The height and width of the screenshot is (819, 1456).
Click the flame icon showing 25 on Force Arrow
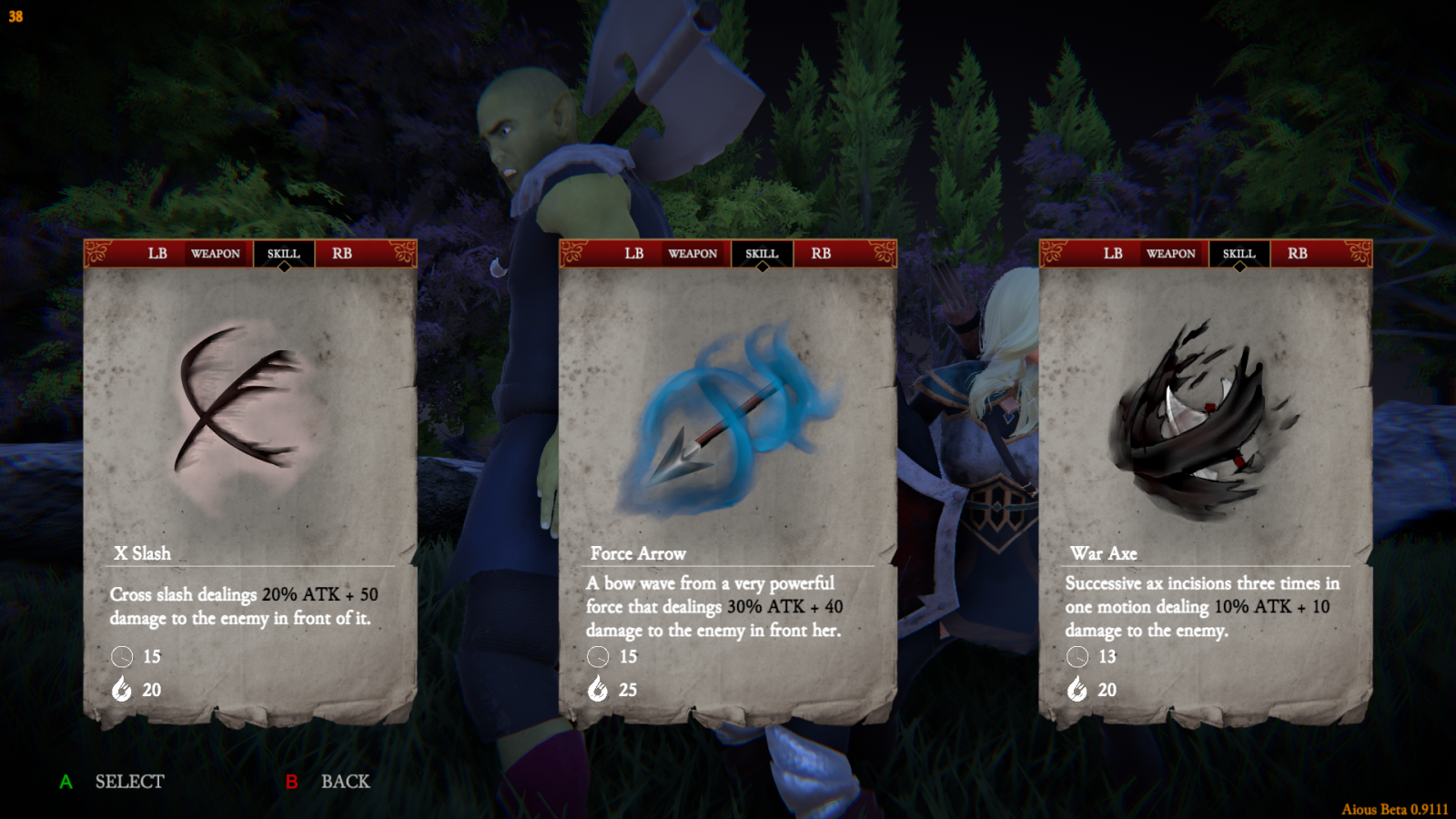(x=598, y=690)
